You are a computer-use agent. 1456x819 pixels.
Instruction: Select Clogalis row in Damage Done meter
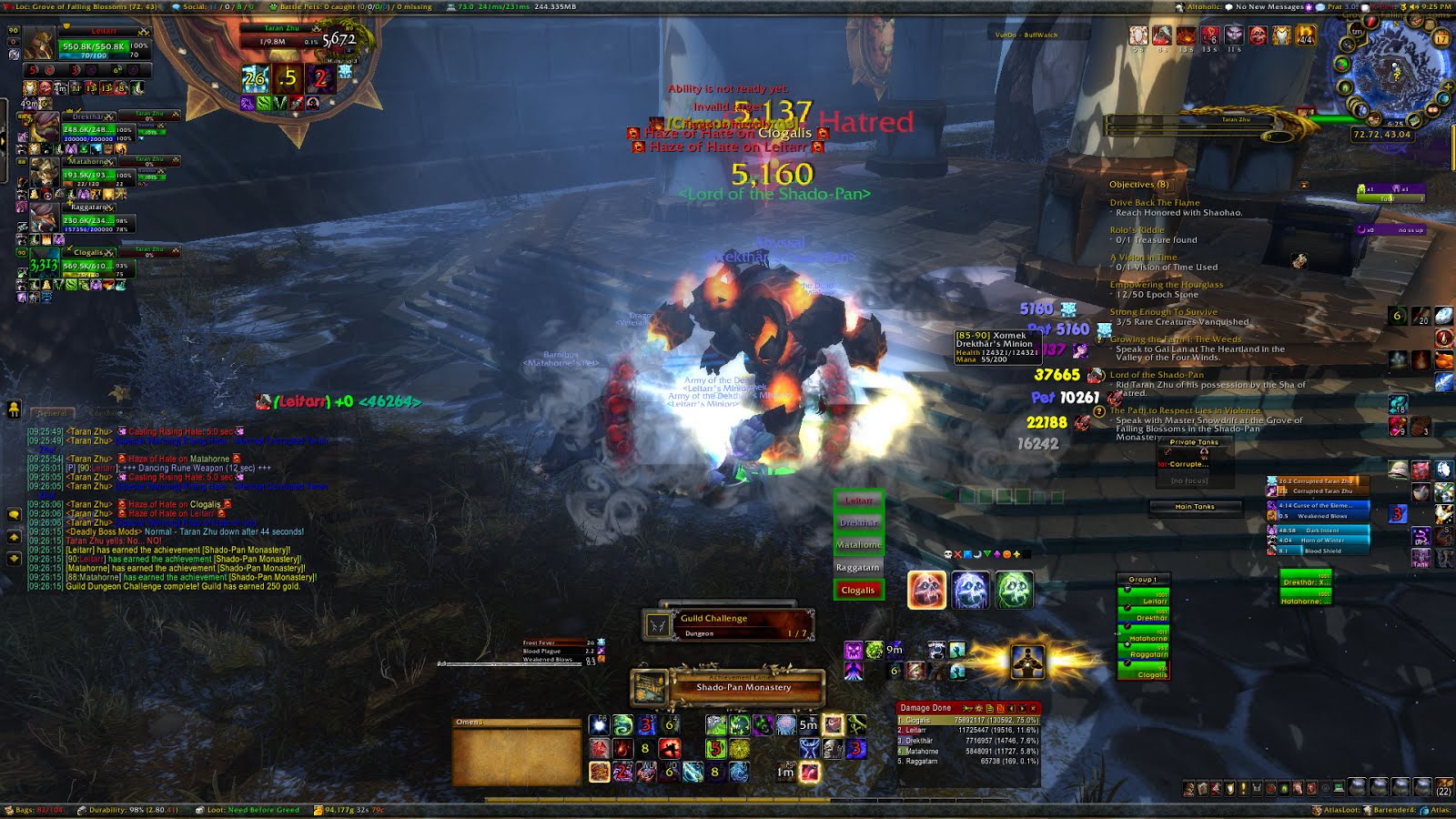pos(967,720)
